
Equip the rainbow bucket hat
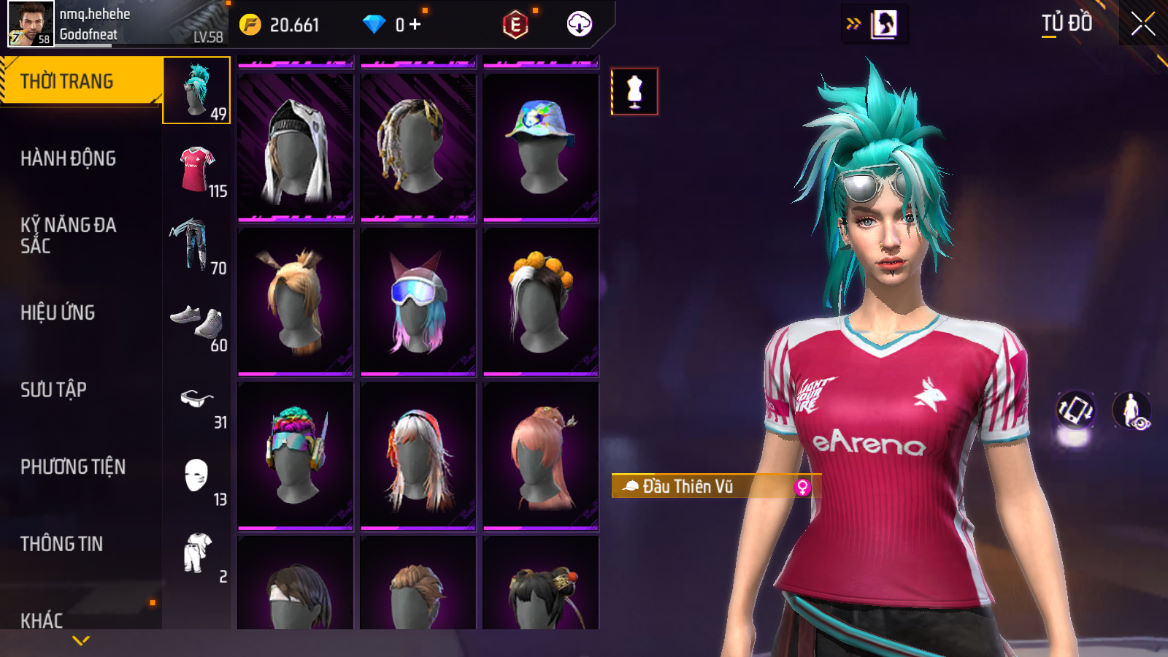click(540, 145)
